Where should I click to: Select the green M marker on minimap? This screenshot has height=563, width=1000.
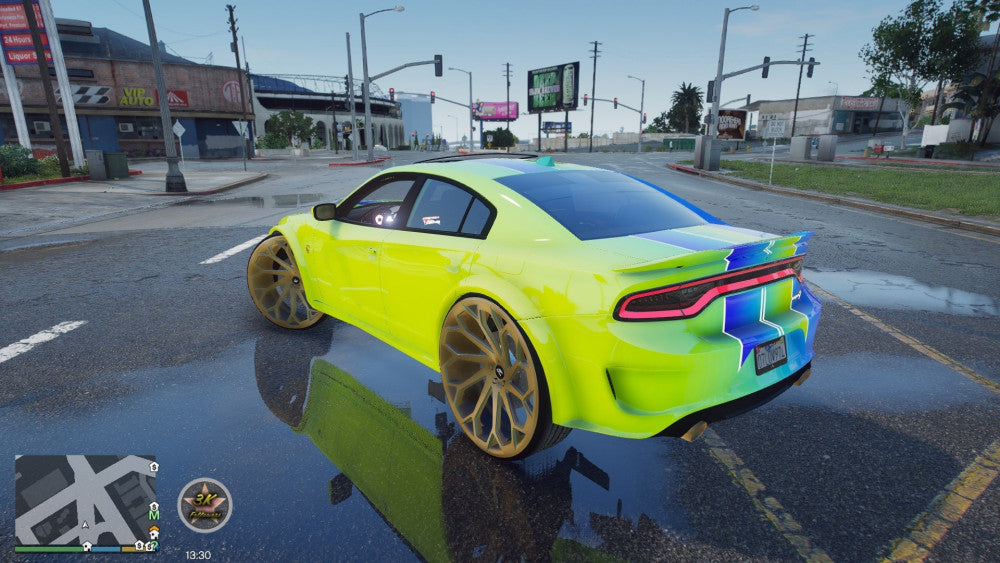(154, 515)
